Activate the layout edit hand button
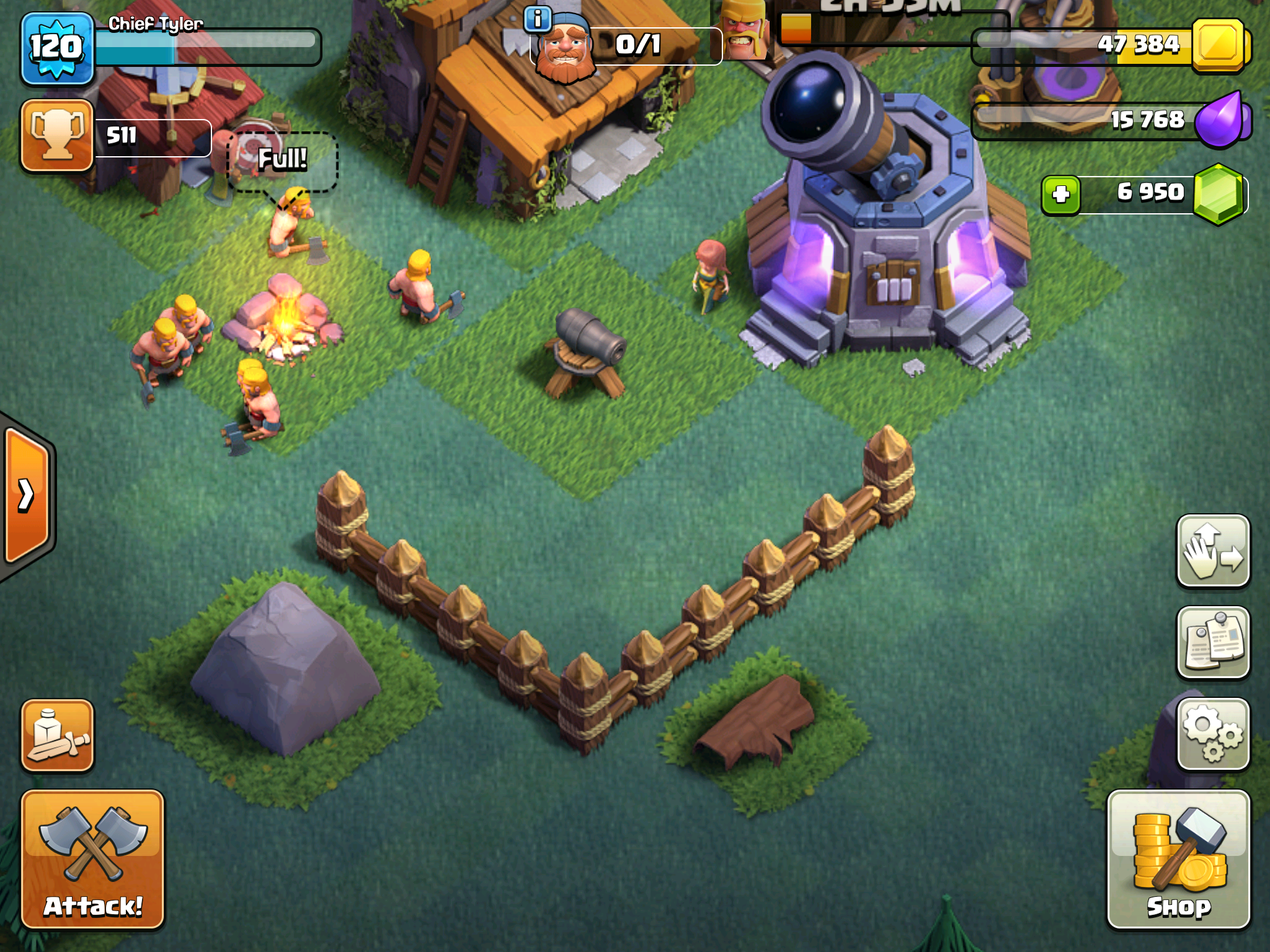The height and width of the screenshot is (952, 1270). (1213, 550)
